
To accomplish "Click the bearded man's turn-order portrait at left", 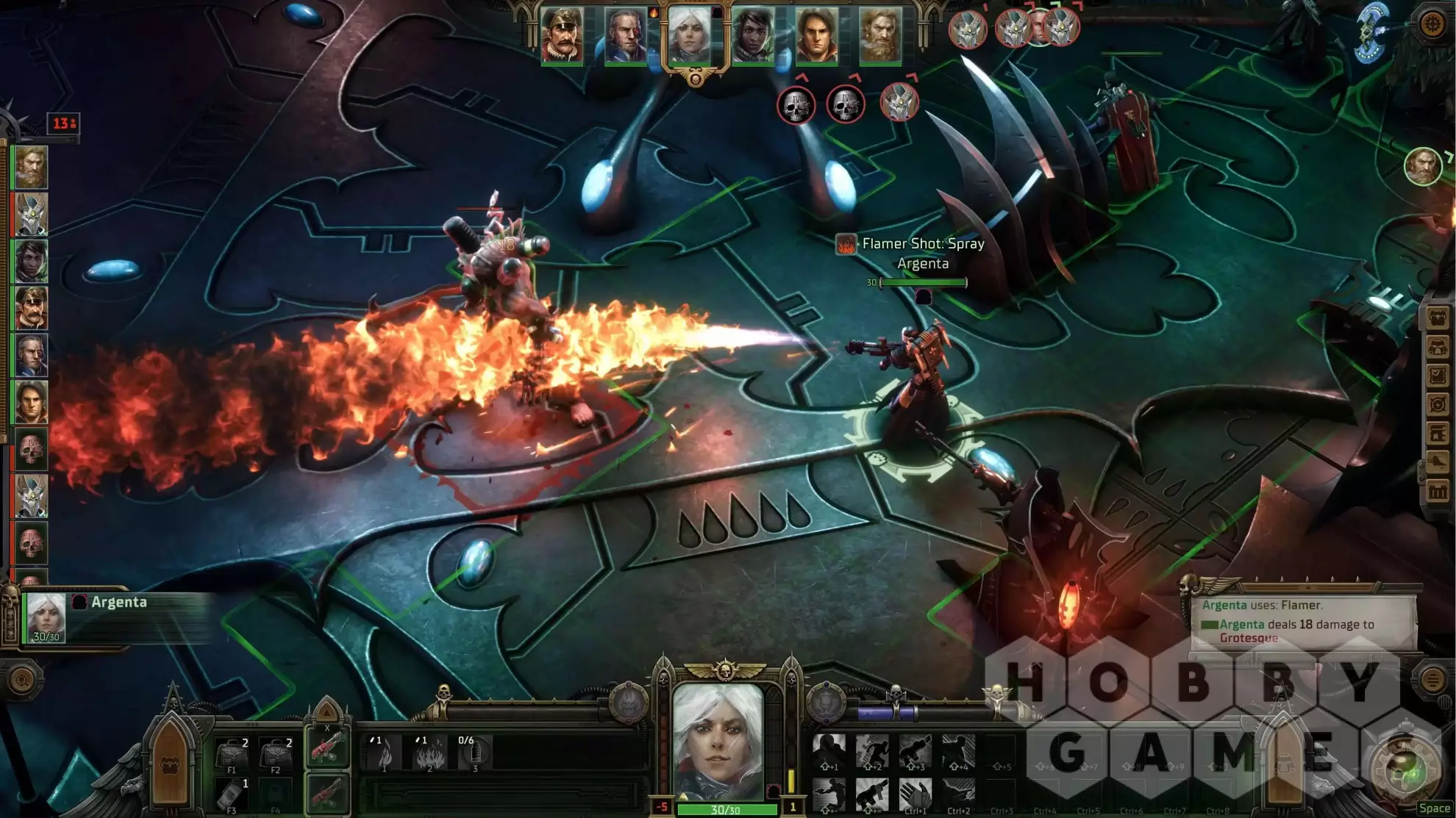I will [x=31, y=168].
